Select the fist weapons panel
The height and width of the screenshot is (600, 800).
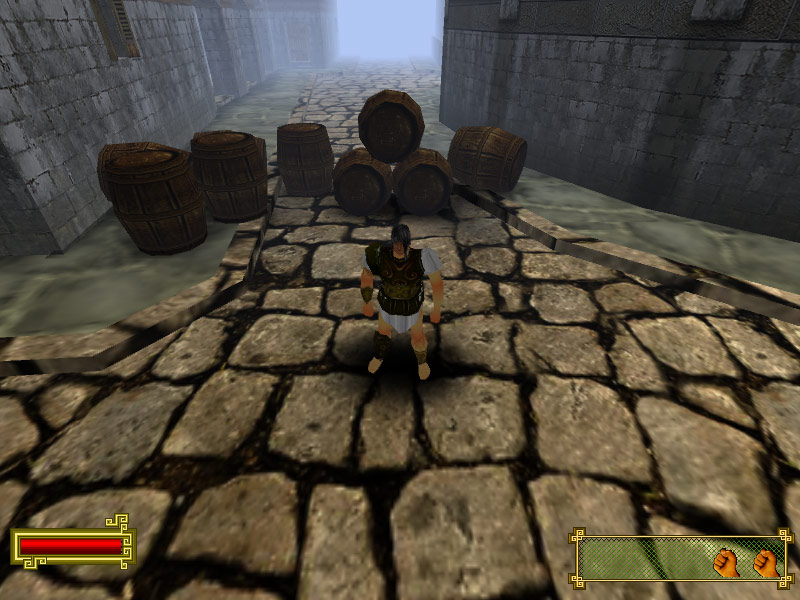tap(681, 560)
